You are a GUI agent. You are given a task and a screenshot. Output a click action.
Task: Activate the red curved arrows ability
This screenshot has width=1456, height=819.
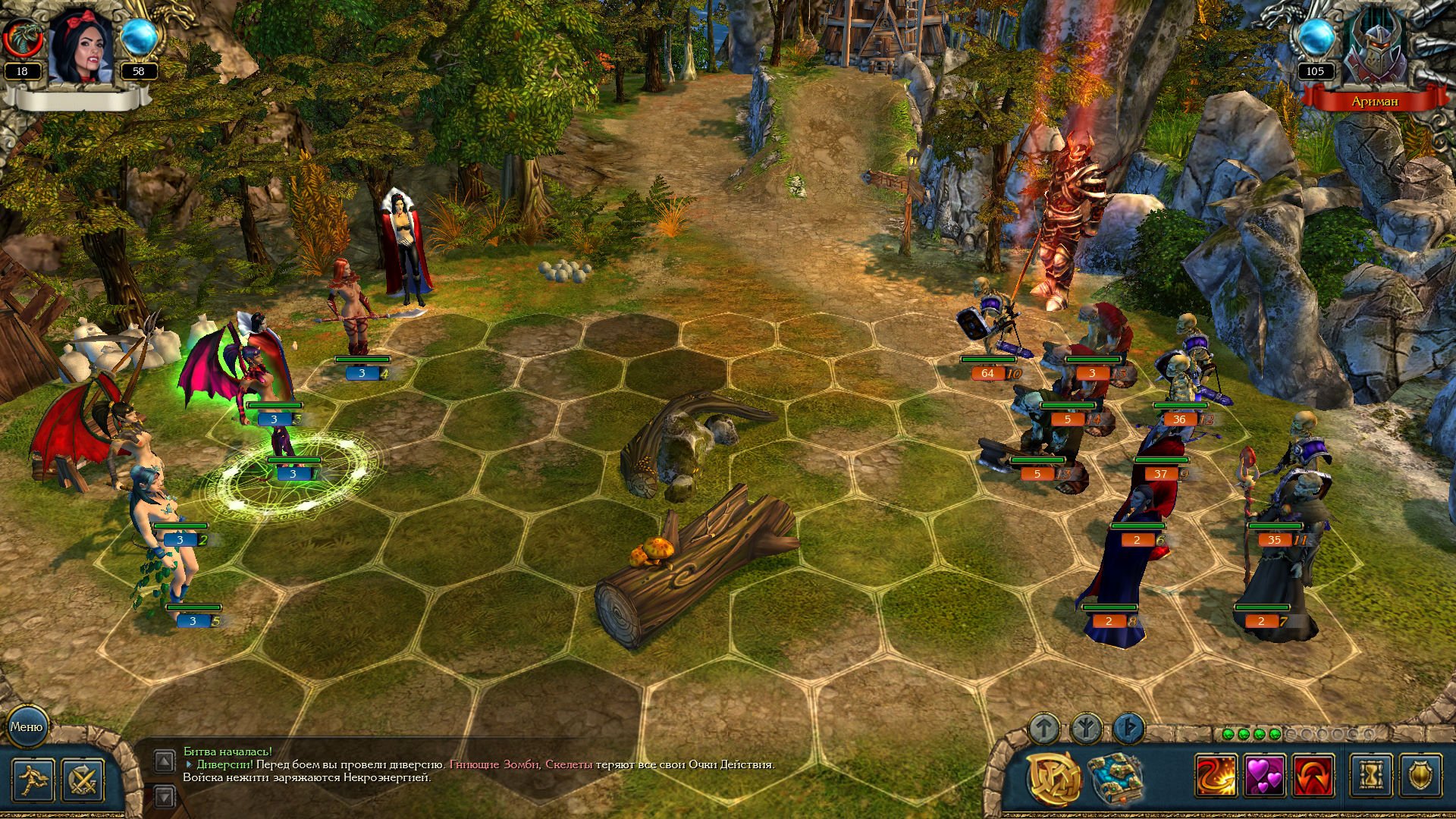point(1313,776)
